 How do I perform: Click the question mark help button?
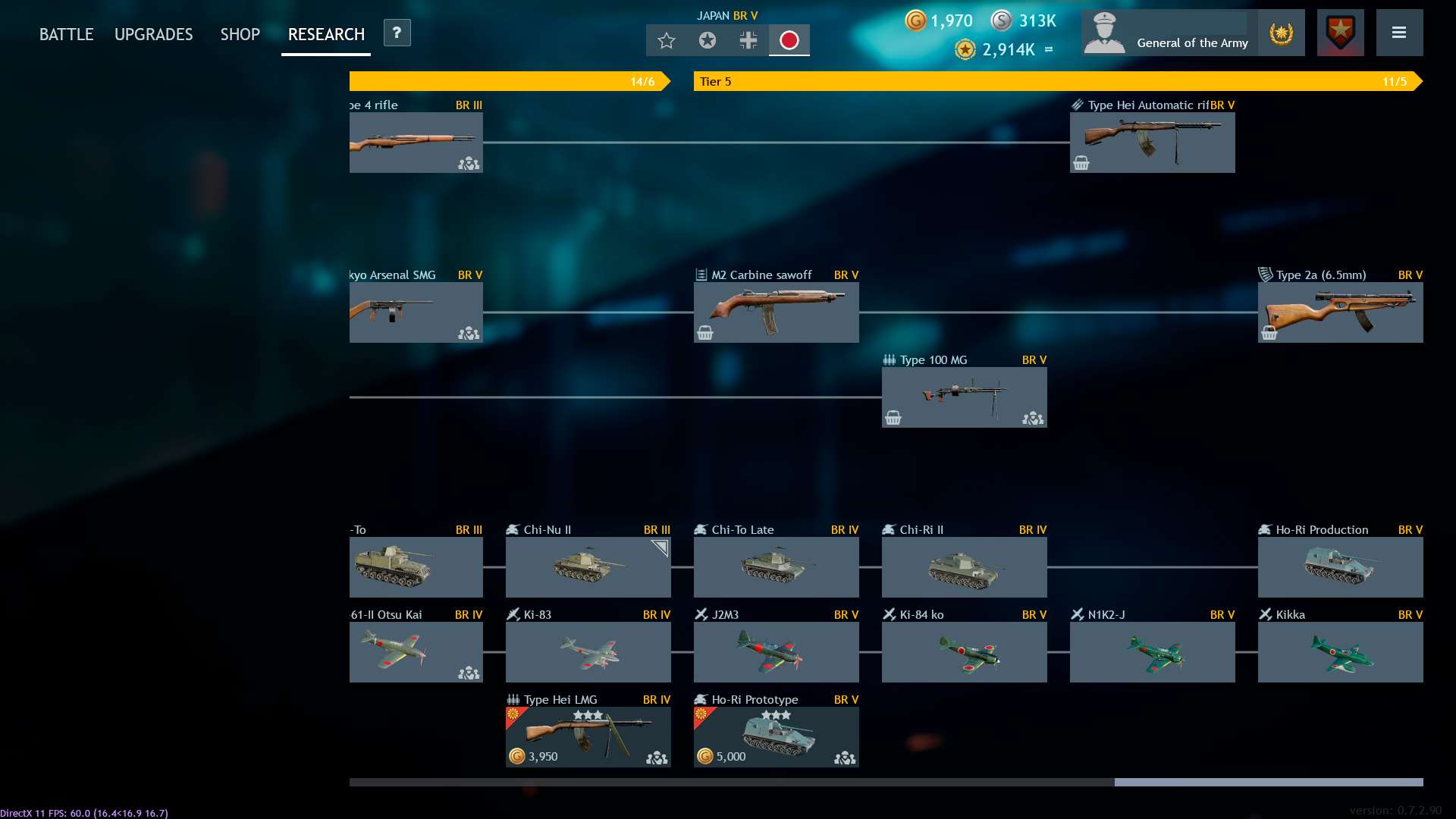click(x=397, y=33)
